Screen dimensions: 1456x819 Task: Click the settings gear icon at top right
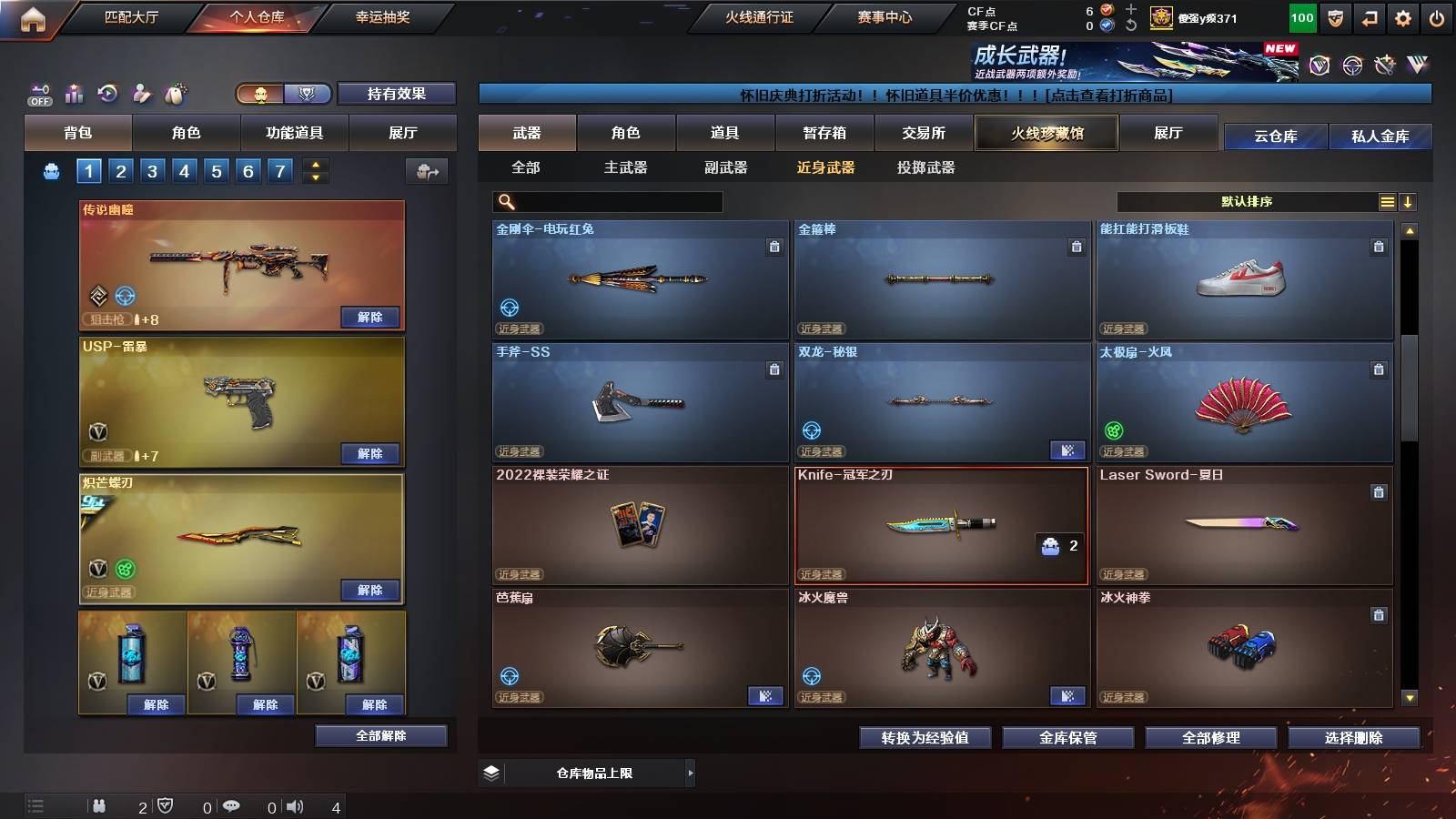(1403, 16)
